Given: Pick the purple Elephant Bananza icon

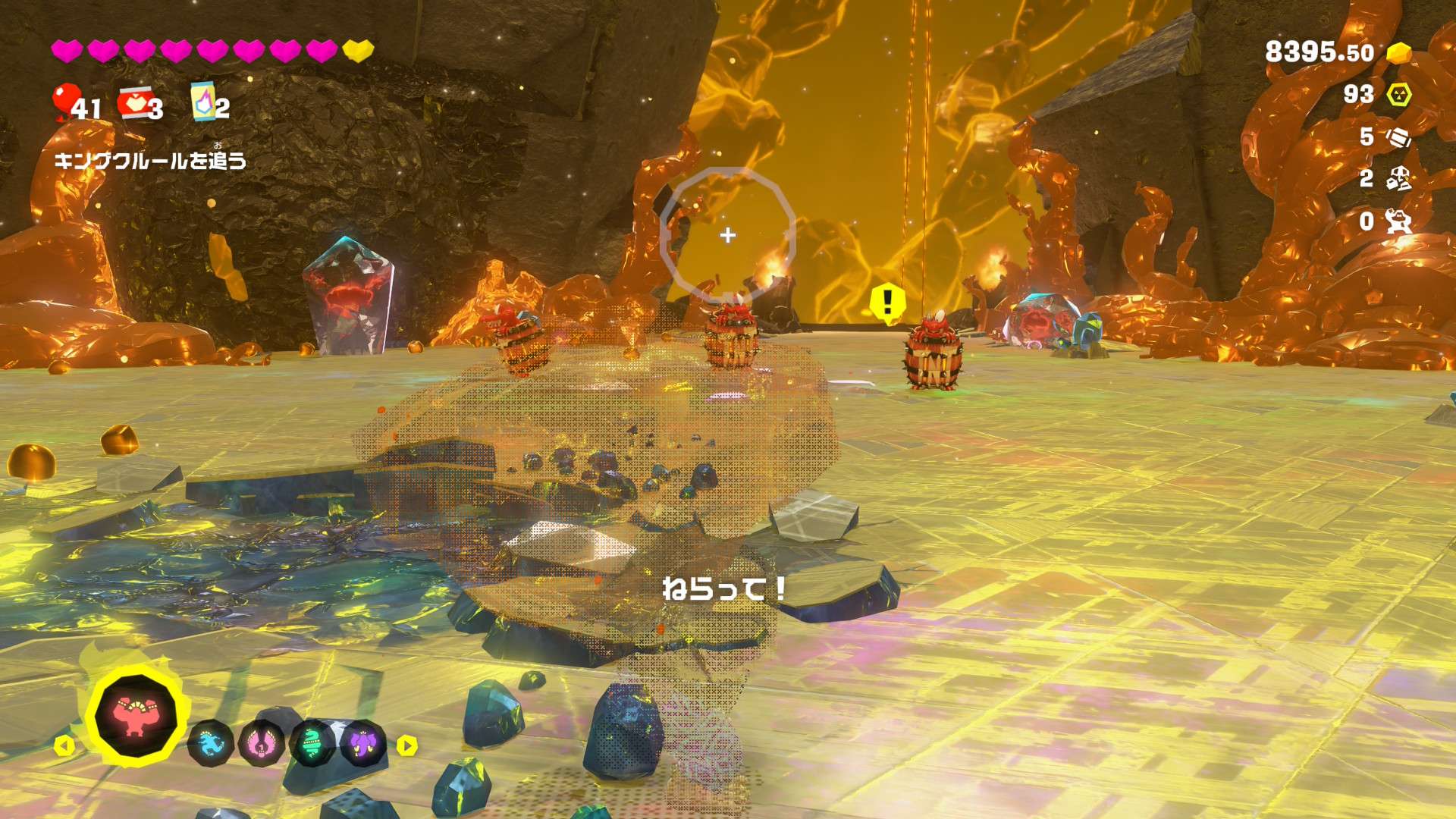Looking at the screenshot, I should click(x=363, y=743).
